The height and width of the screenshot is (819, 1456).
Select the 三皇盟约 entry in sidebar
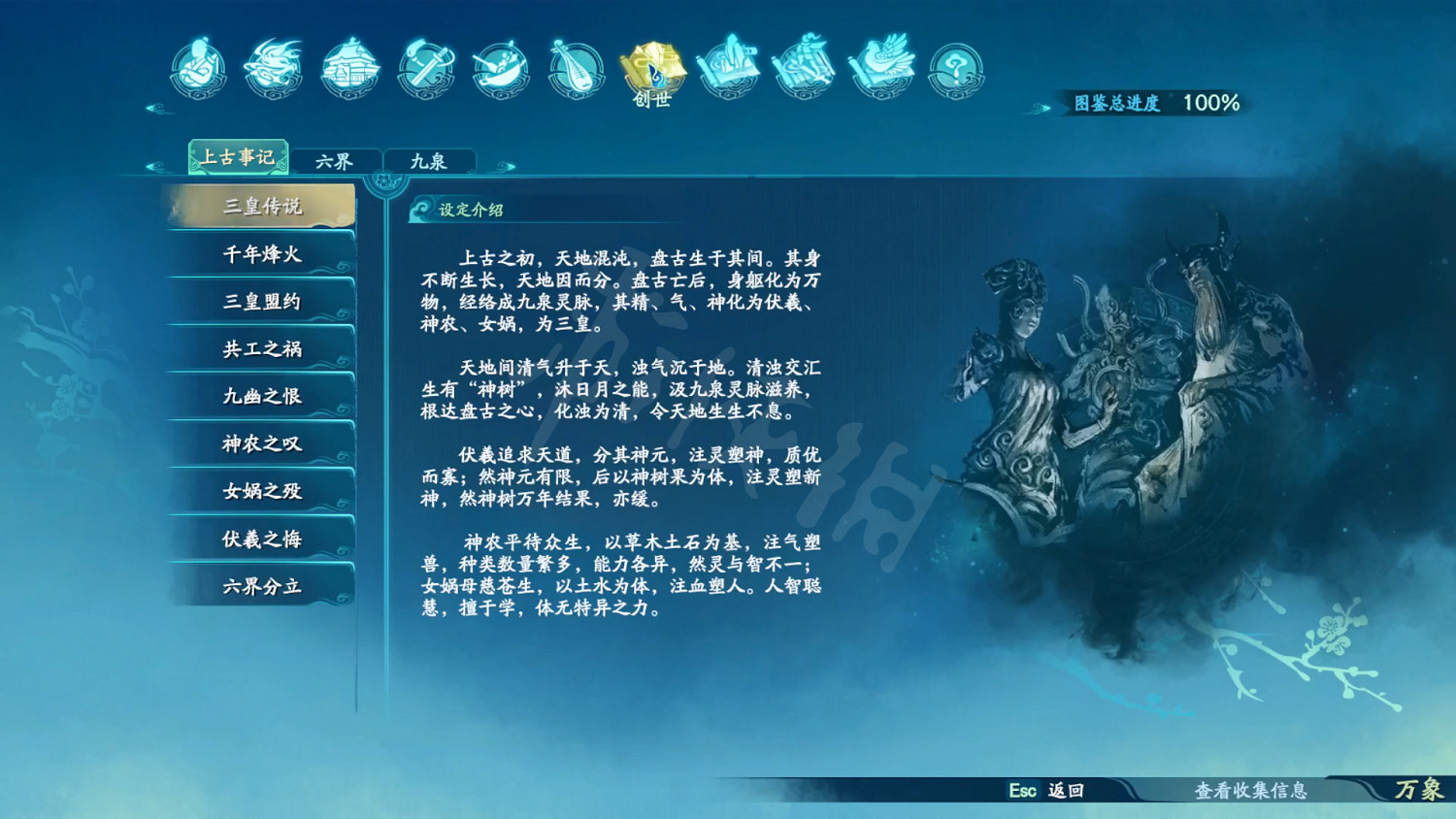[259, 301]
